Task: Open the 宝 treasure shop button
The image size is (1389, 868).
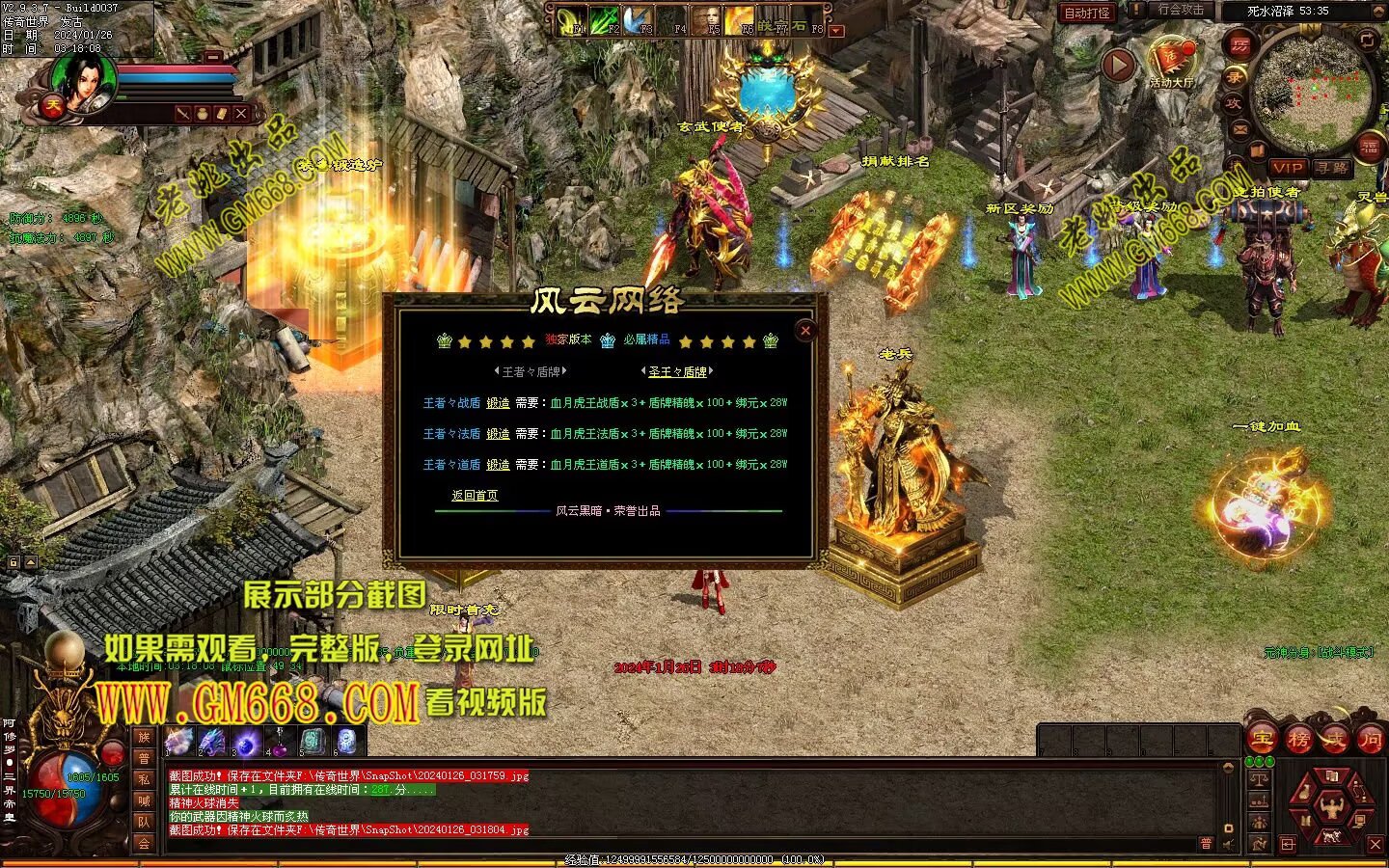Action: click(1262, 740)
